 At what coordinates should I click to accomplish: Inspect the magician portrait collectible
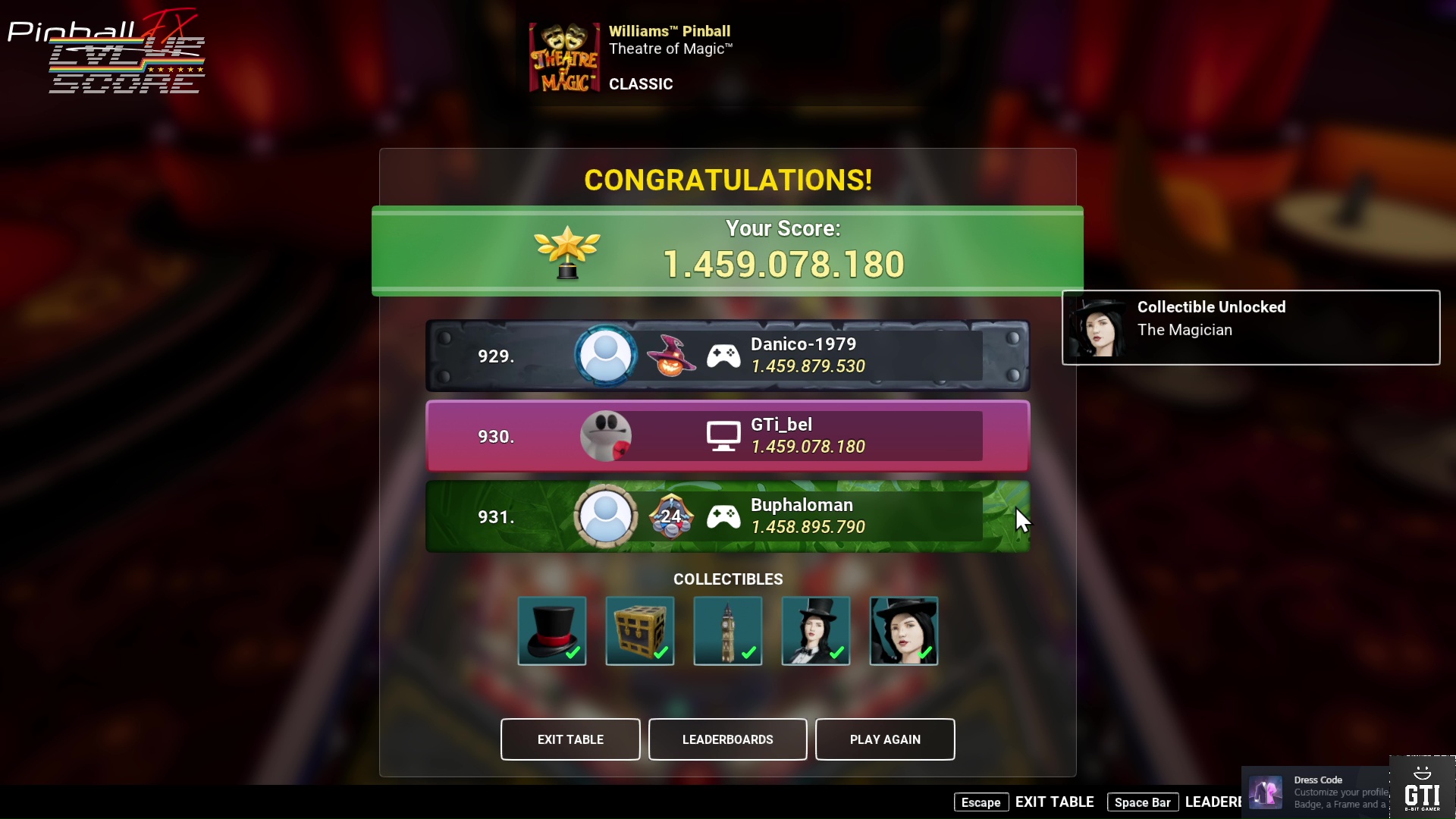(x=904, y=631)
